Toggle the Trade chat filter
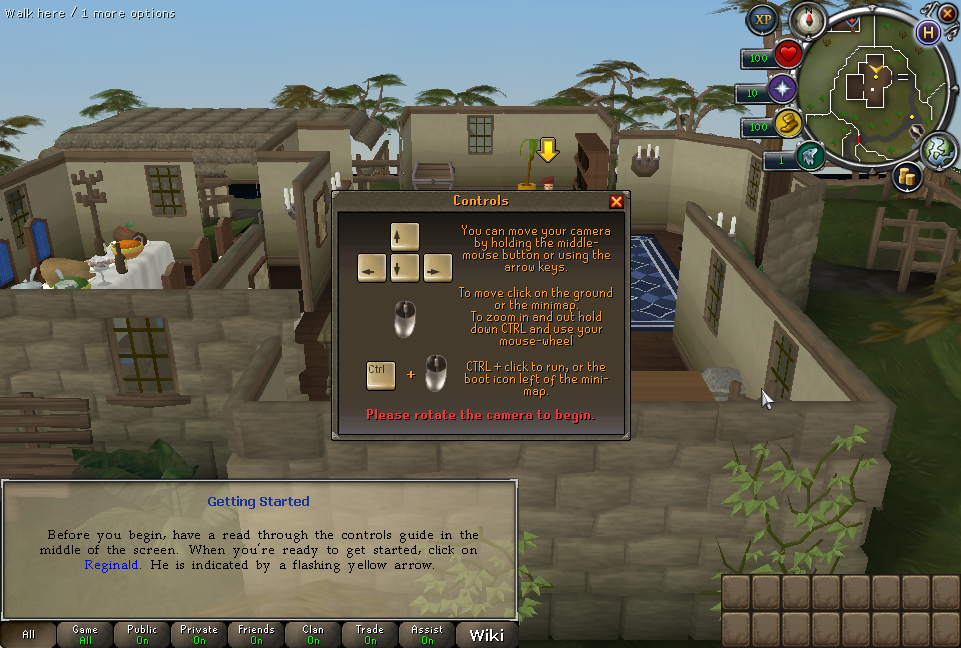Image resolution: width=961 pixels, height=648 pixels. point(370,635)
